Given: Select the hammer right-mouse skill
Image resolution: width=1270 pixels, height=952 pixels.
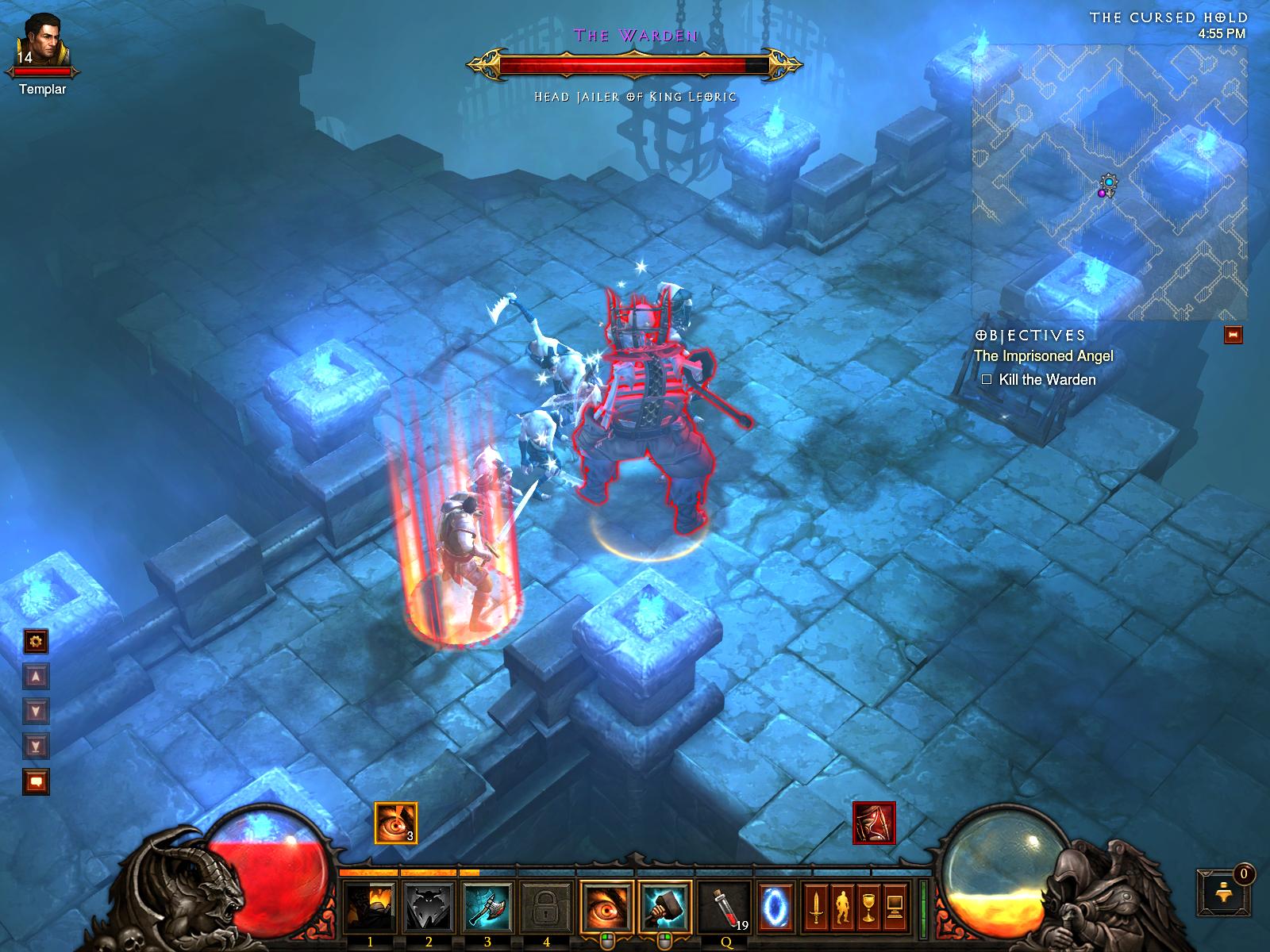Looking at the screenshot, I should (665, 908).
